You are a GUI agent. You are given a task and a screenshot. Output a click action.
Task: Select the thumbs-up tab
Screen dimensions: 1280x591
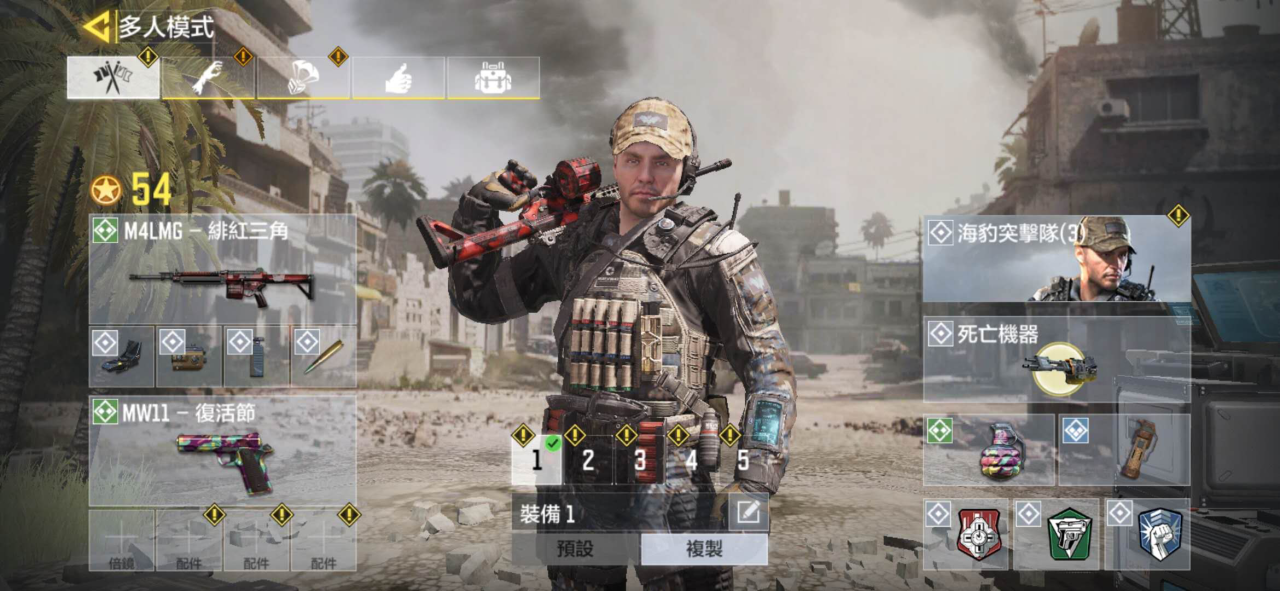pyautogui.click(x=398, y=78)
